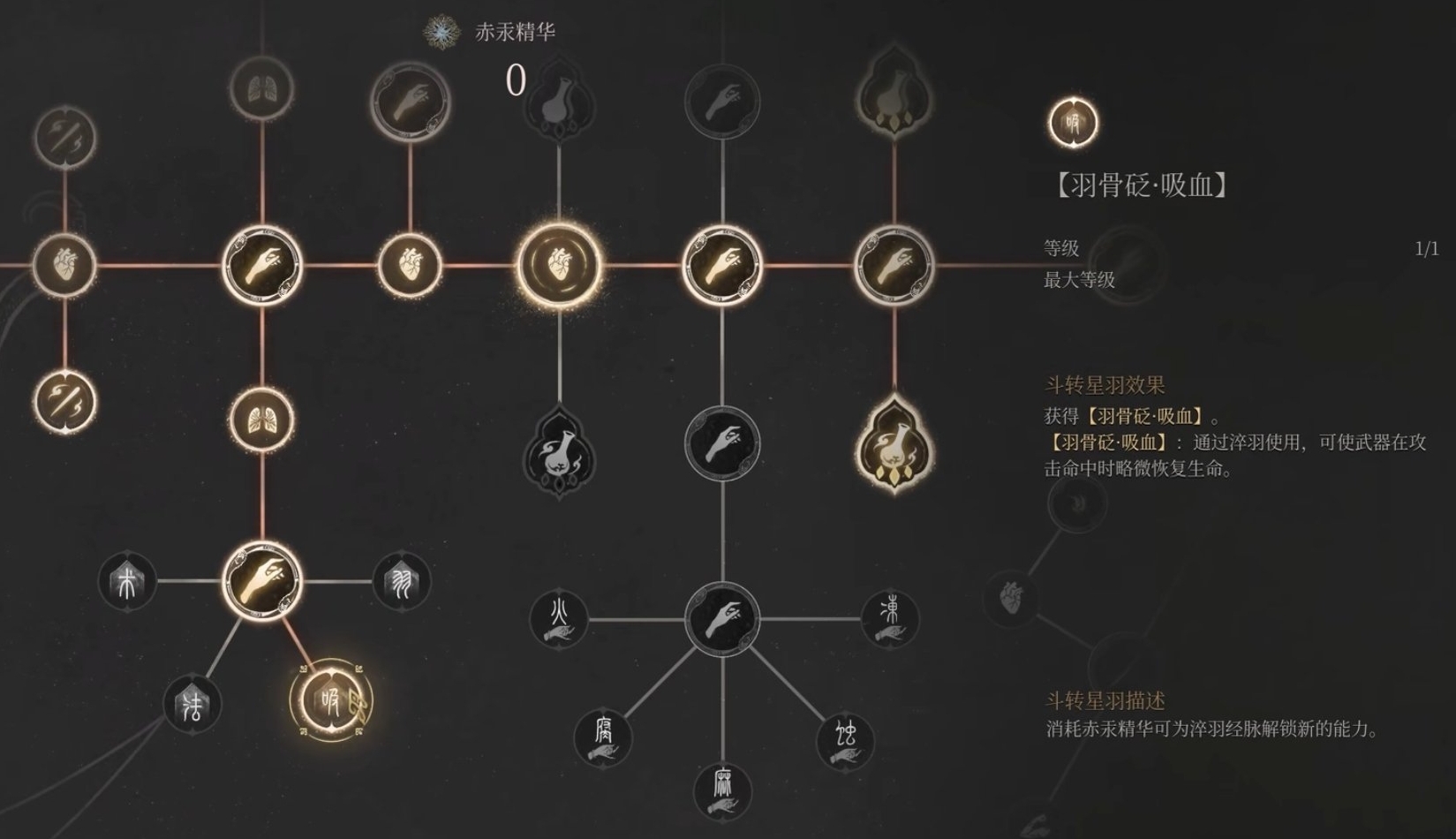
Task: Click the grey central hand node
Action: click(x=724, y=616)
